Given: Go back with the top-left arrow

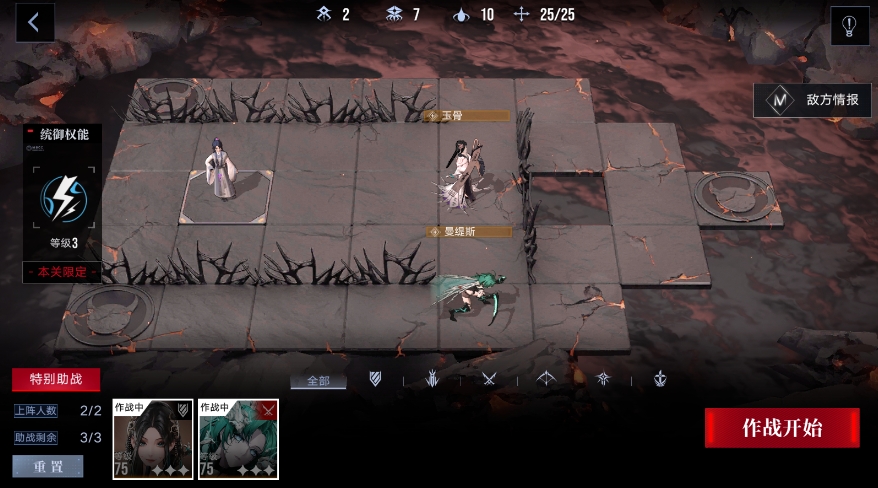Looking at the screenshot, I should coord(35,23).
